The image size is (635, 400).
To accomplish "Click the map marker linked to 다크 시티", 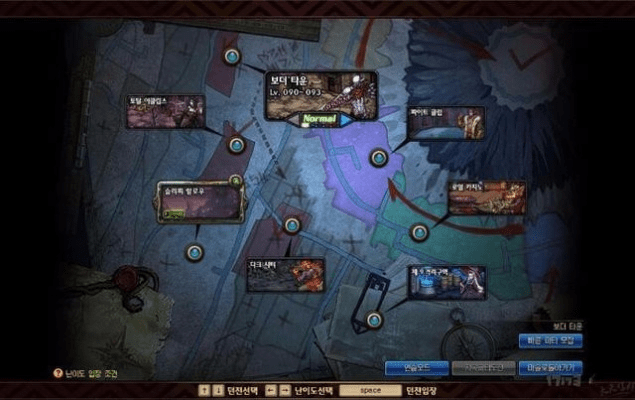I will pos(292,226).
